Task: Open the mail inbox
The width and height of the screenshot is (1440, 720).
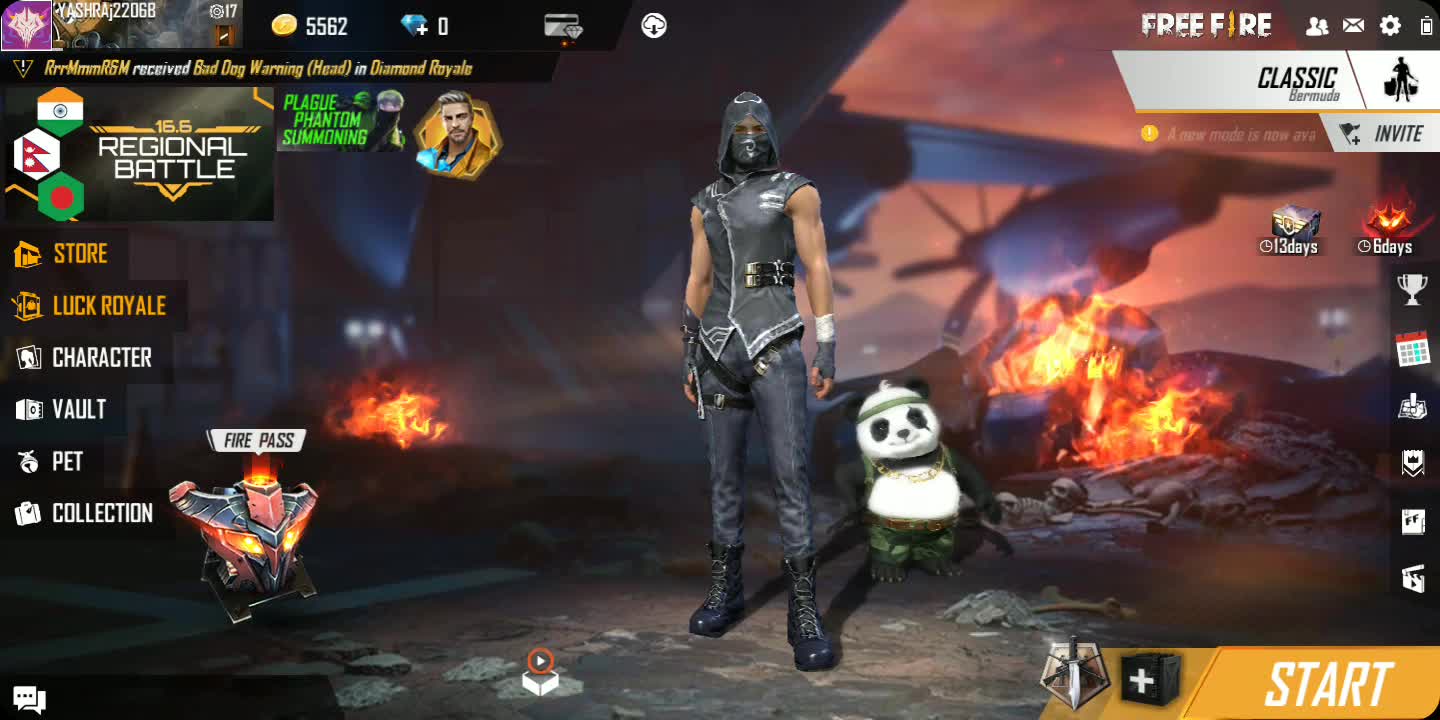Action: [x=1353, y=26]
